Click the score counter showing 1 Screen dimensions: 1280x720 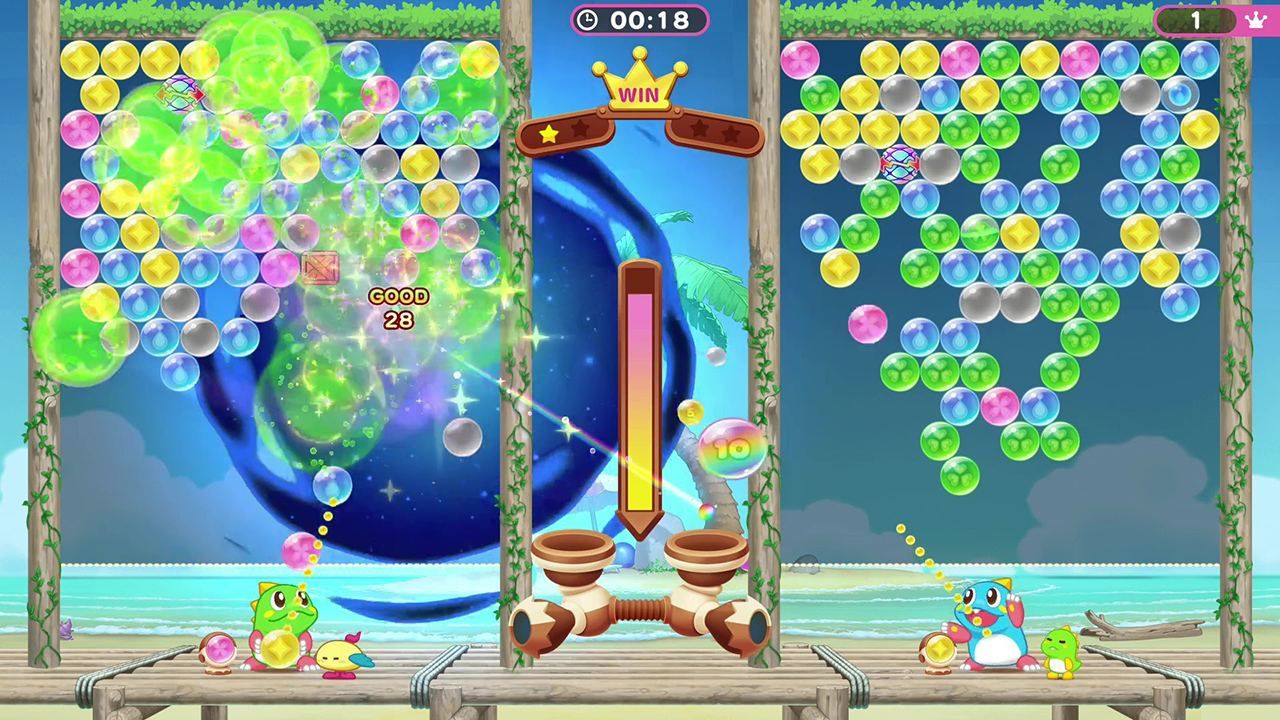tap(1197, 19)
